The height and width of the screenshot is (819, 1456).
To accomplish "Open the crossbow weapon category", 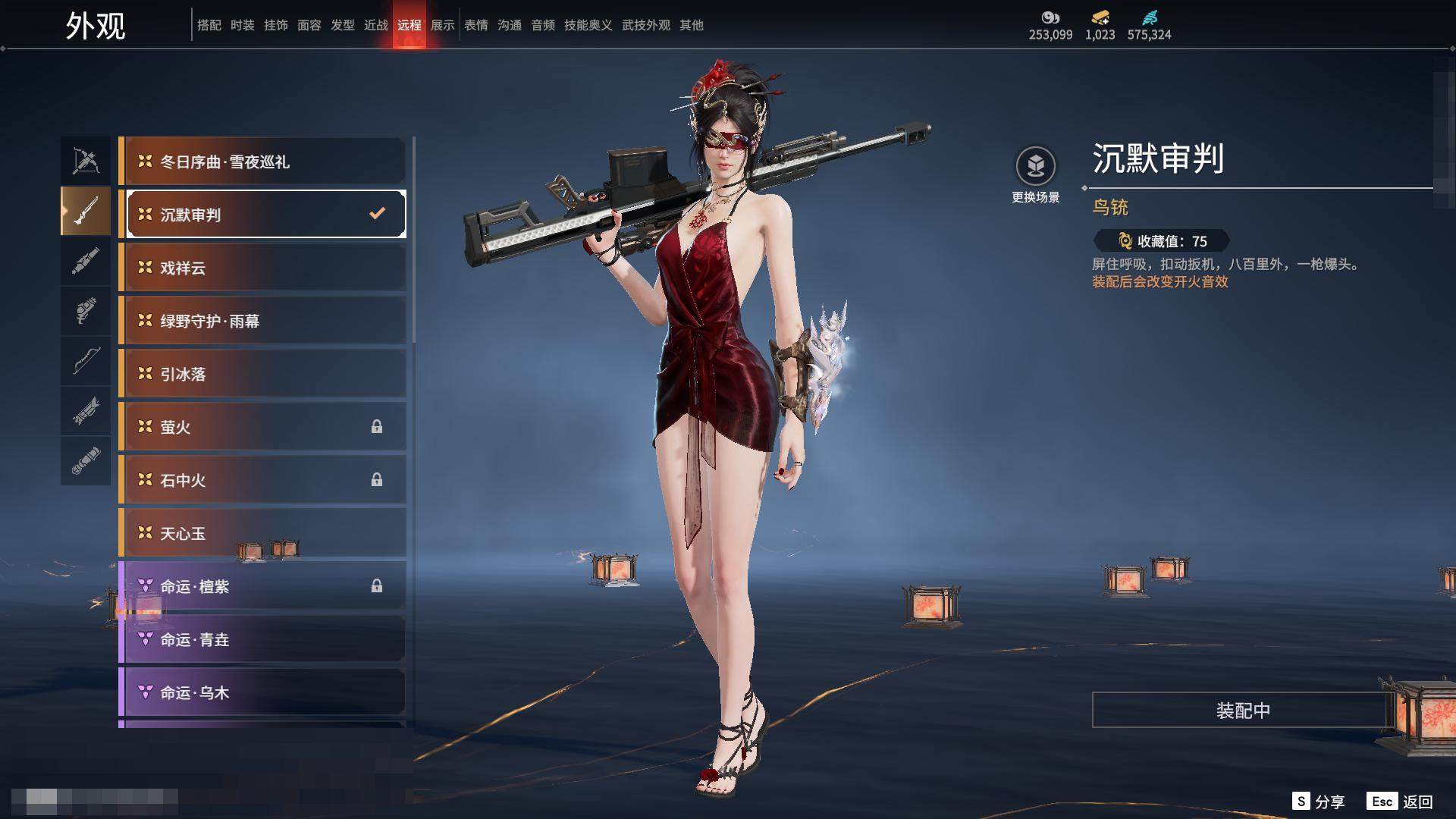I will (x=86, y=161).
